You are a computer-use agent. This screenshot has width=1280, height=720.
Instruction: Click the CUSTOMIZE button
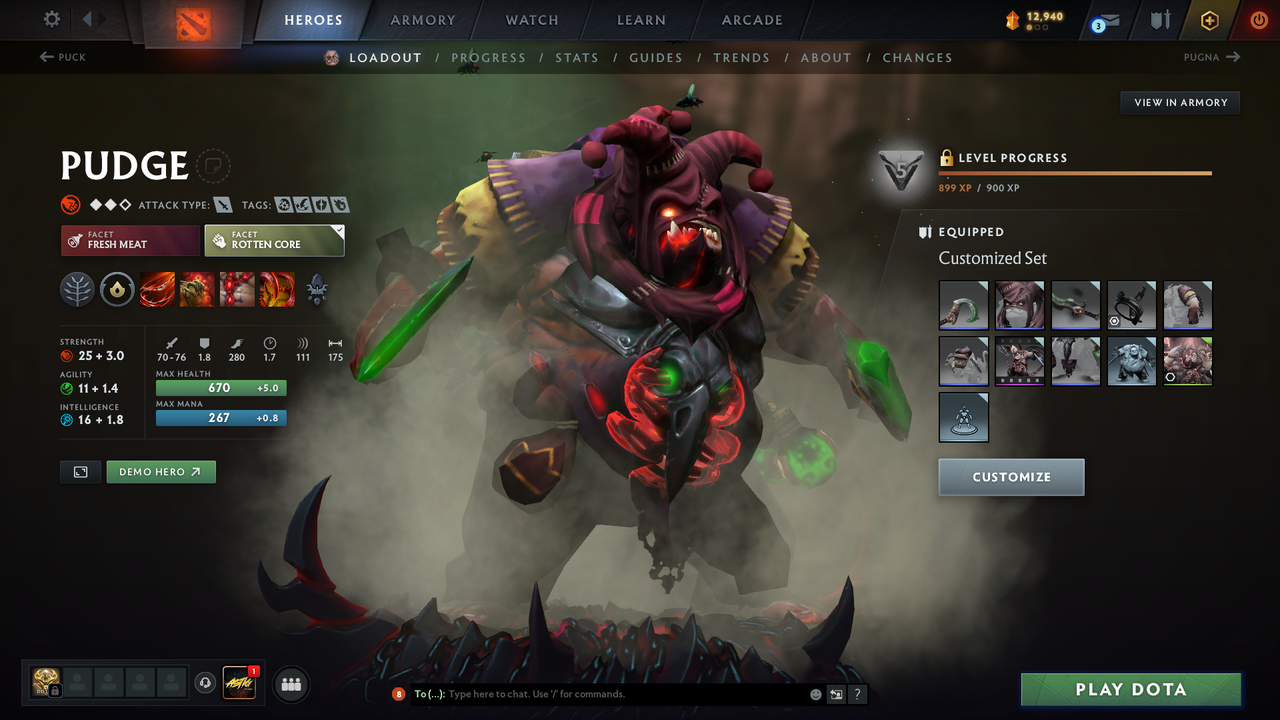click(x=1011, y=477)
